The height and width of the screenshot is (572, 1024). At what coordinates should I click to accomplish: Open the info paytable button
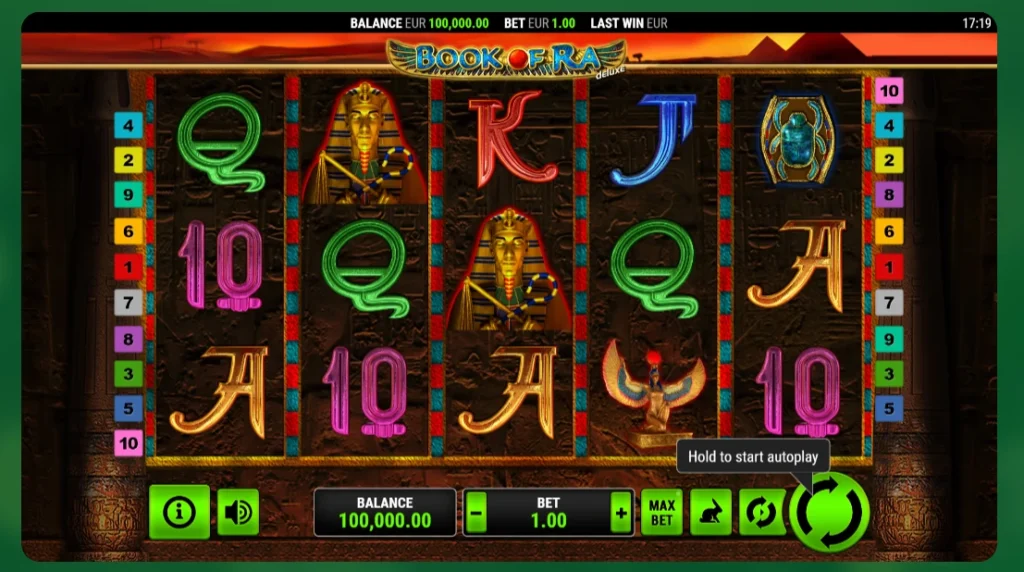180,512
